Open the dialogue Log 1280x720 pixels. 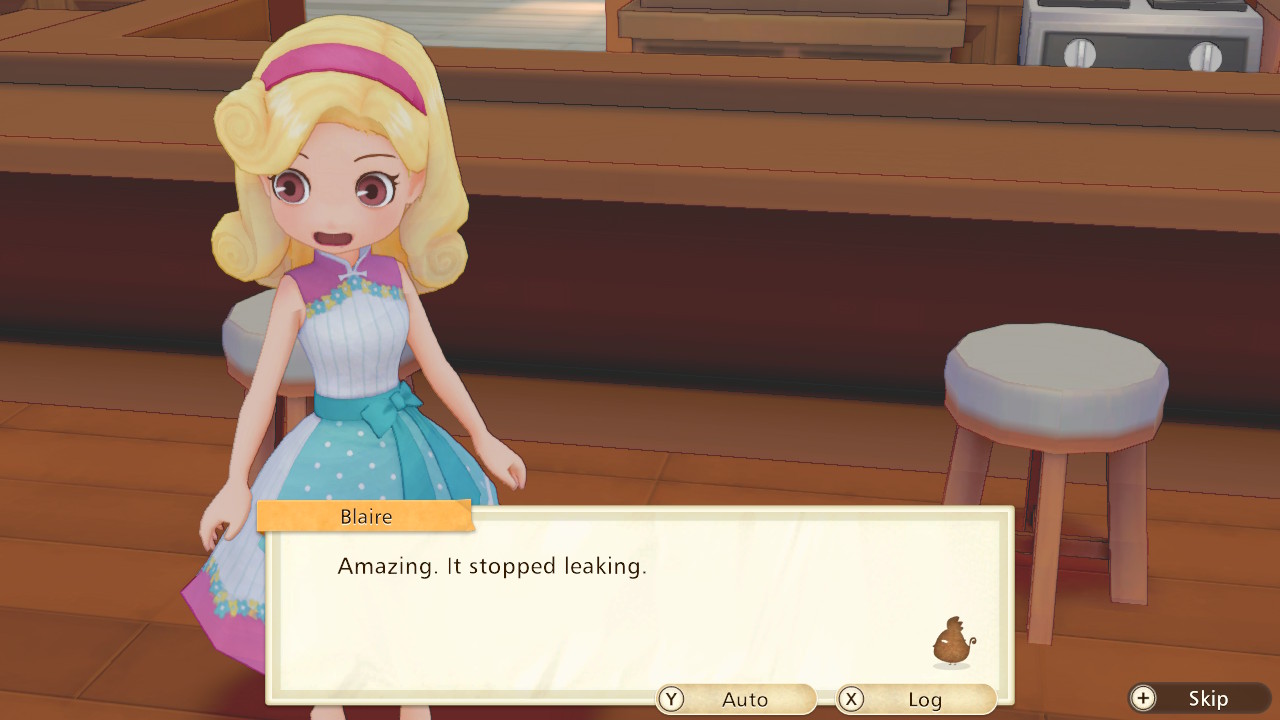[916, 699]
